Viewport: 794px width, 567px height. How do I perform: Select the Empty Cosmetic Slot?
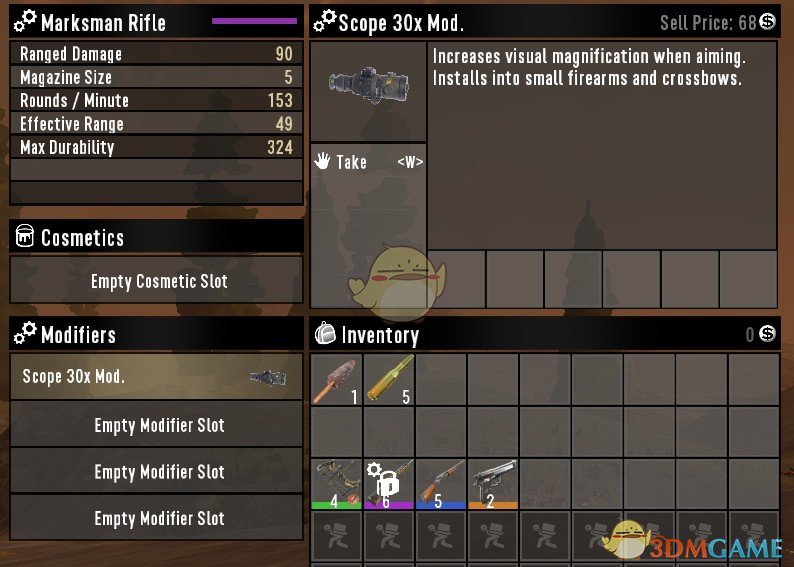156,281
